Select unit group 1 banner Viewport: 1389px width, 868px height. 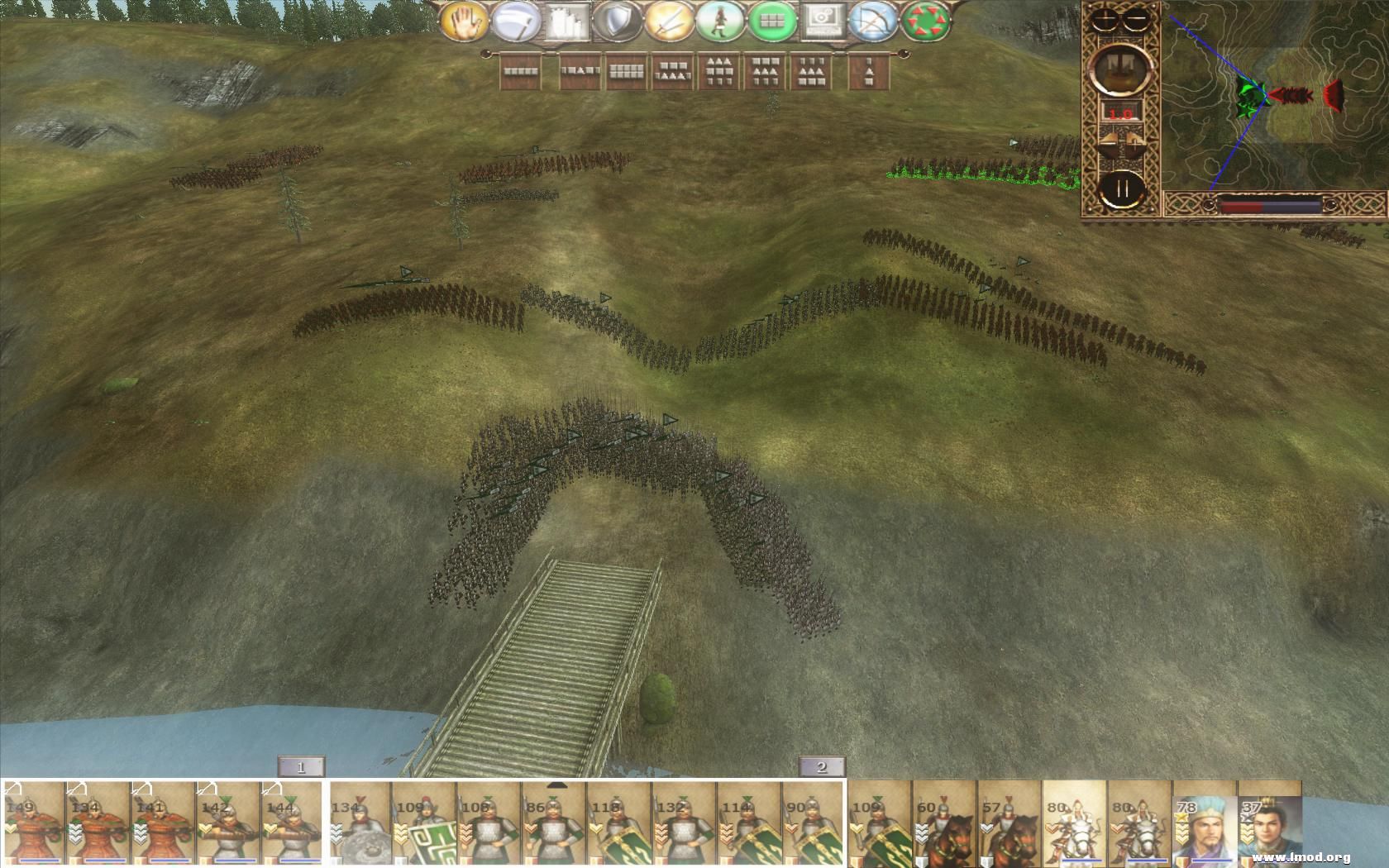click(299, 768)
